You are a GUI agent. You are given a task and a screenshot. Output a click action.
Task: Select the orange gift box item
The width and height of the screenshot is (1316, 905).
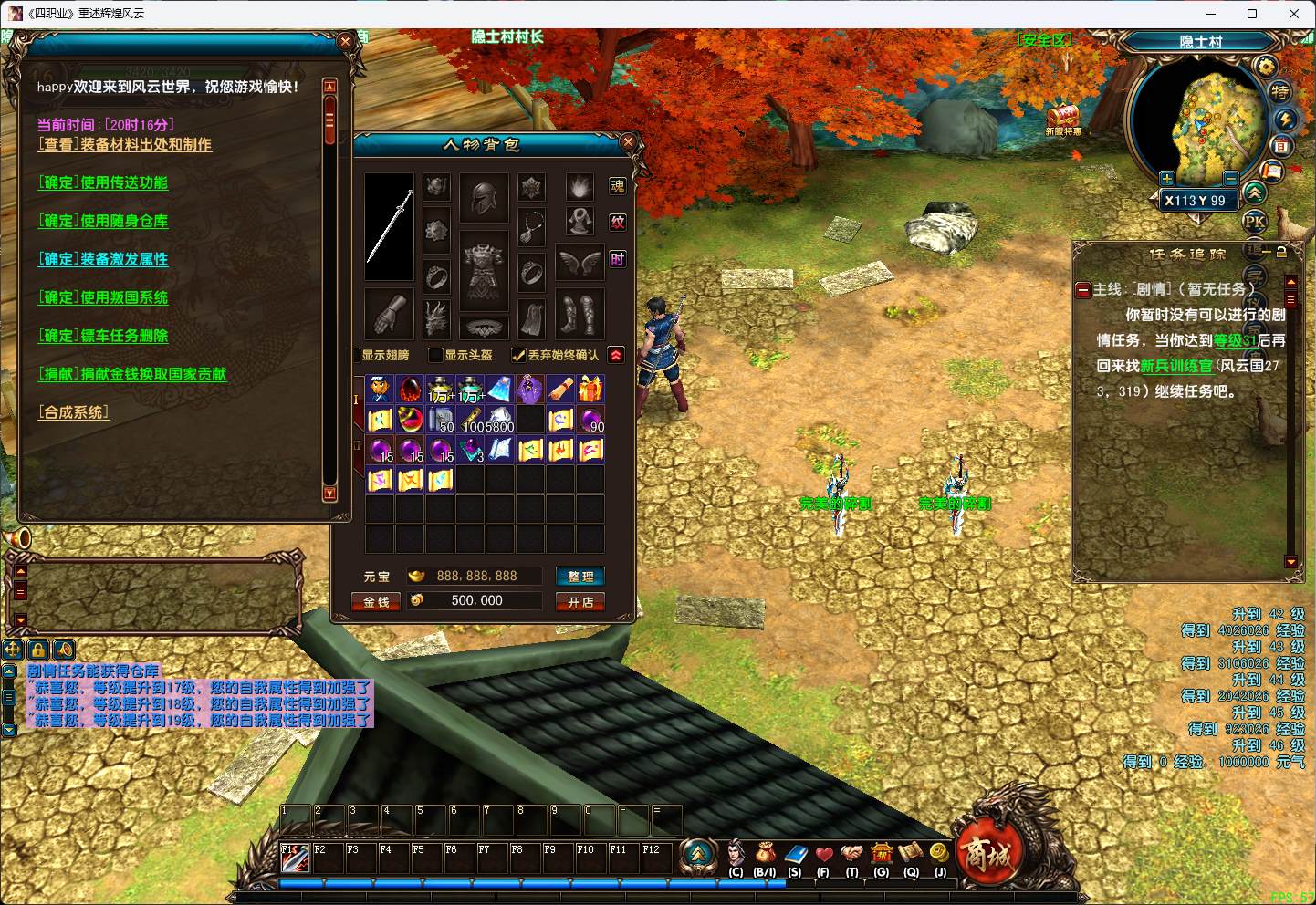point(590,390)
